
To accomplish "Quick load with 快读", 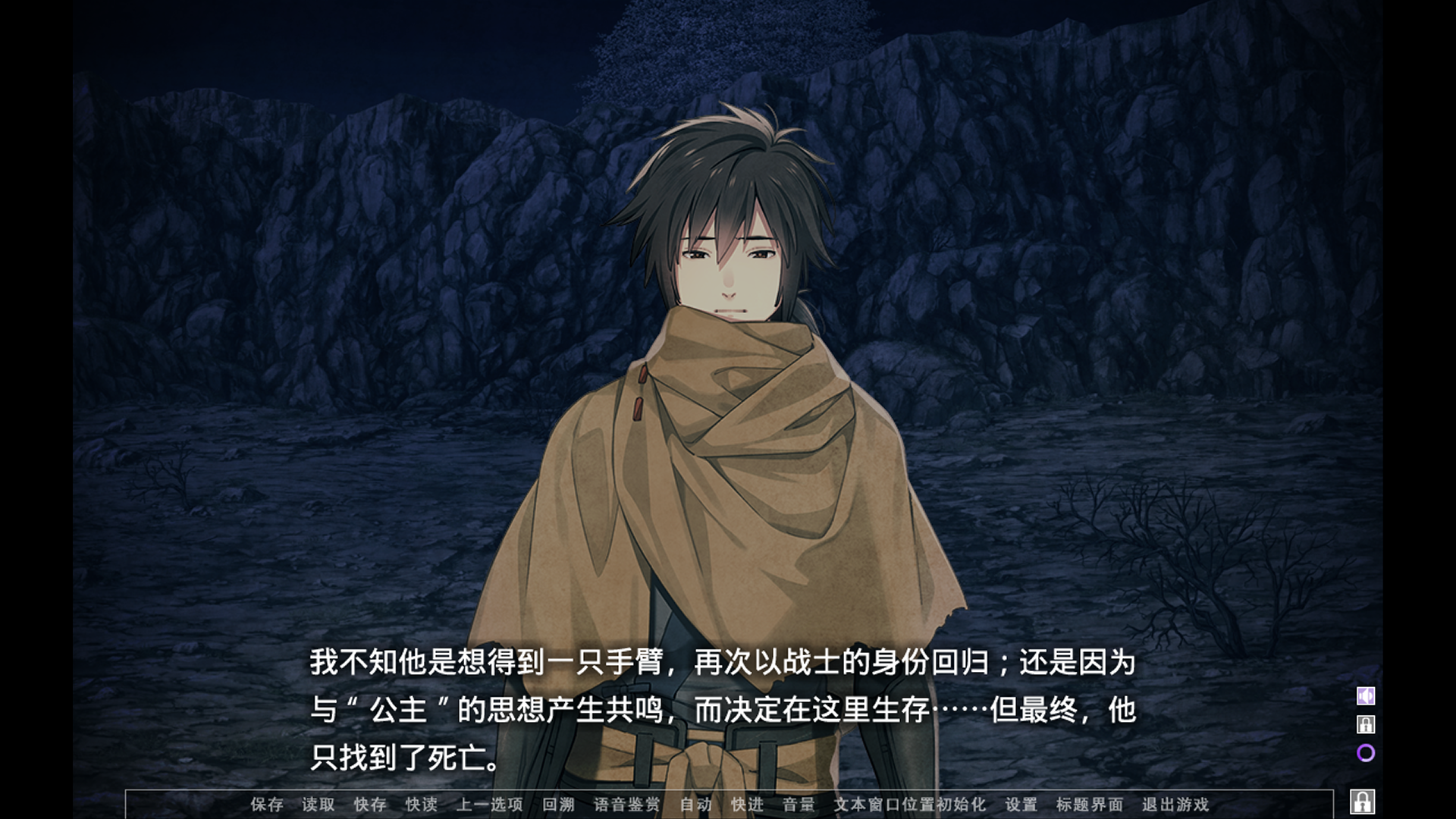I will point(422,805).
